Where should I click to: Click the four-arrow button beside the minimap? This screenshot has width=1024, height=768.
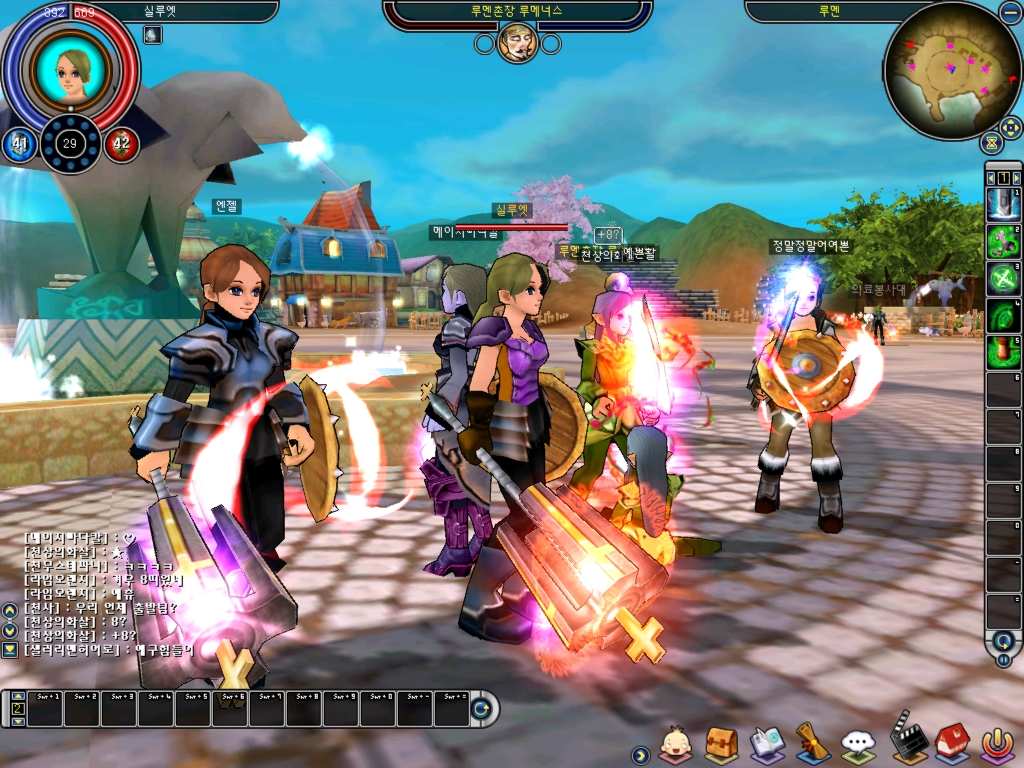point(1010,128)
